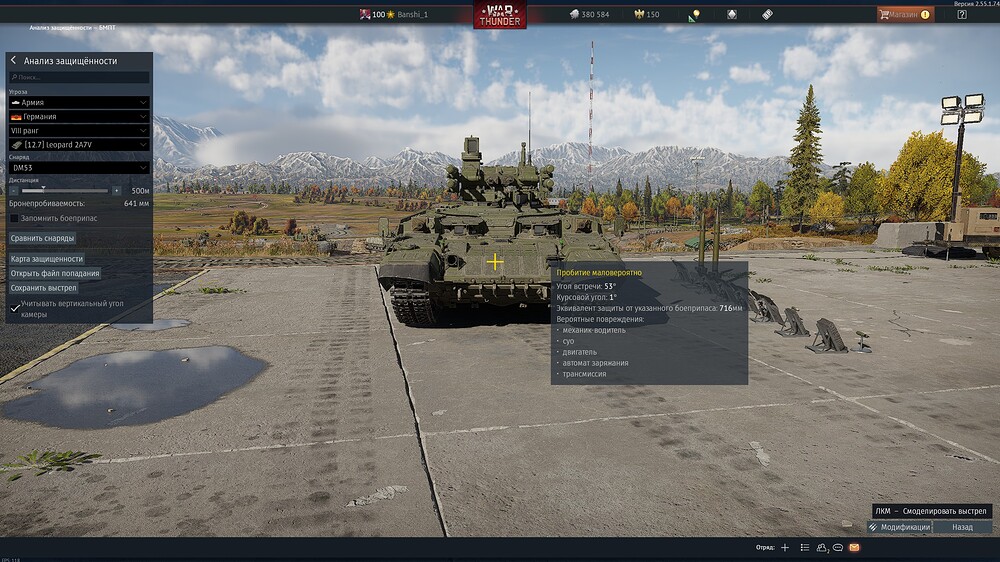Choose Открыть файл попадания
The height and width of the screenshot is (562, 1000).
55,273
